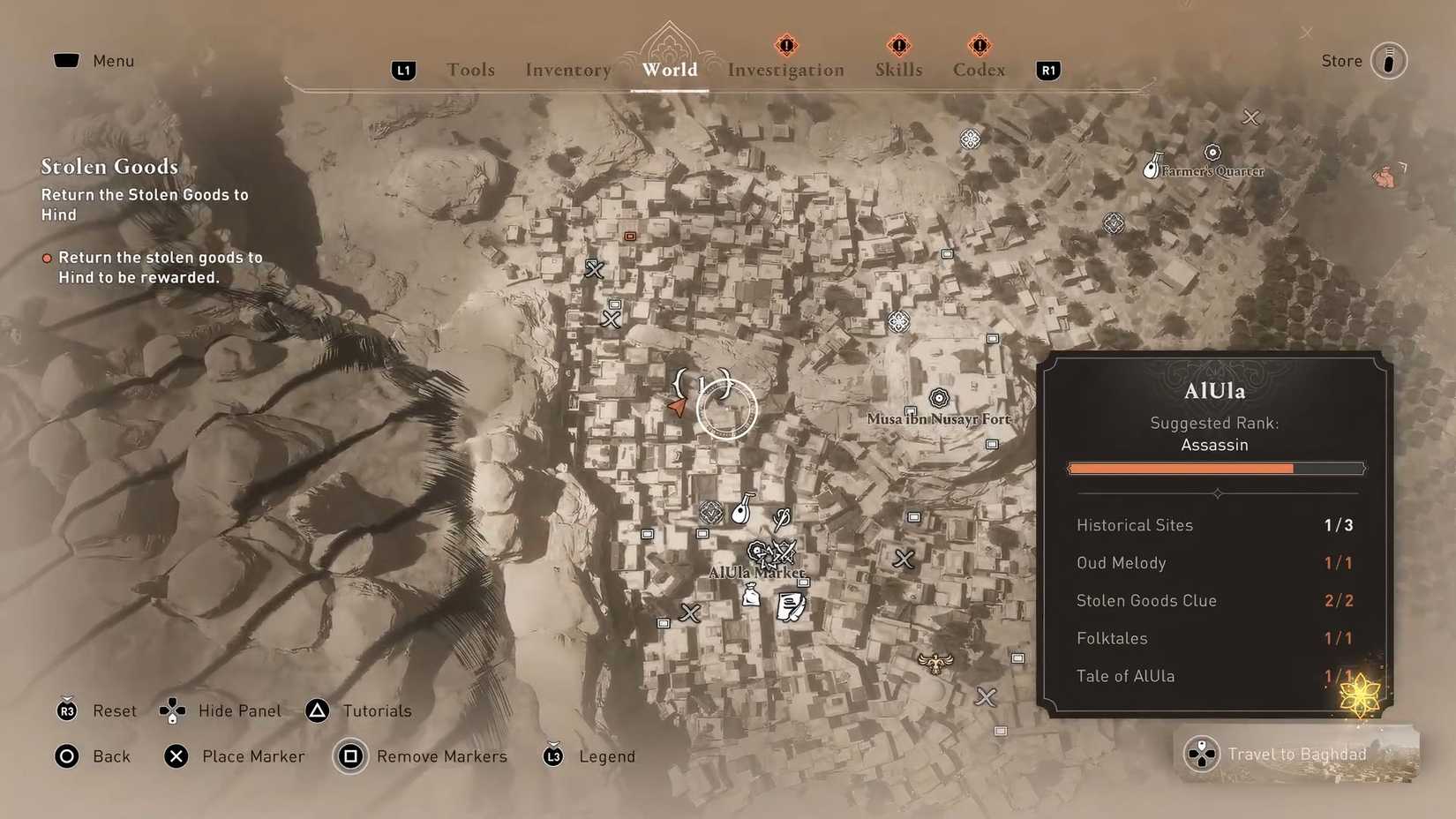Click the contracts scroll icon near AlUla Market

791,608
